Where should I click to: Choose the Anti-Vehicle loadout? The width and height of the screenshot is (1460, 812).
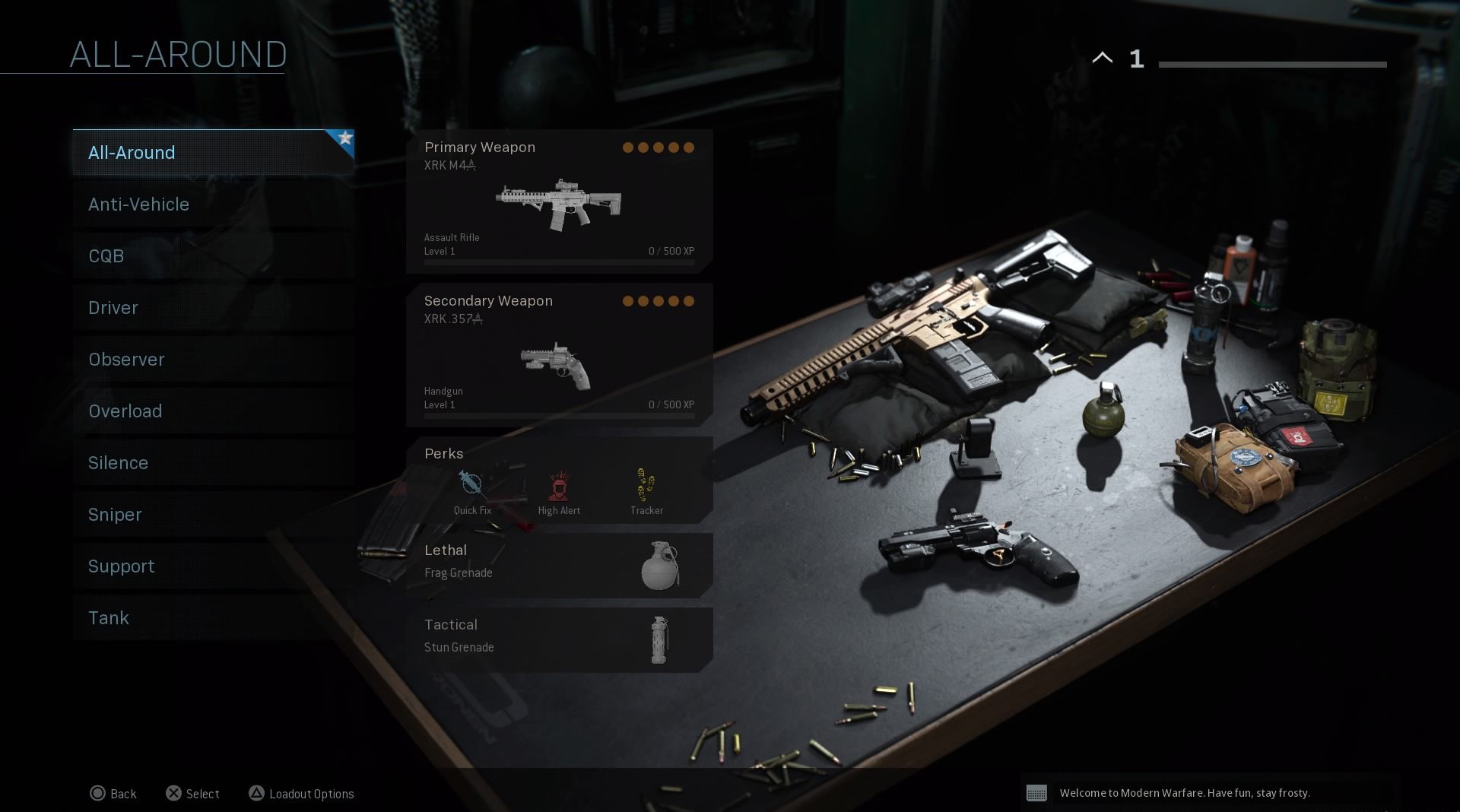(213, 205)
